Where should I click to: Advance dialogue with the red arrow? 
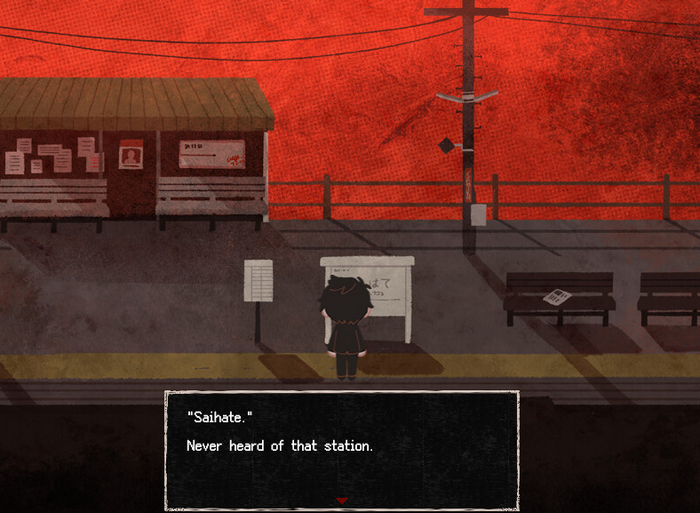[x=341, y=499]
